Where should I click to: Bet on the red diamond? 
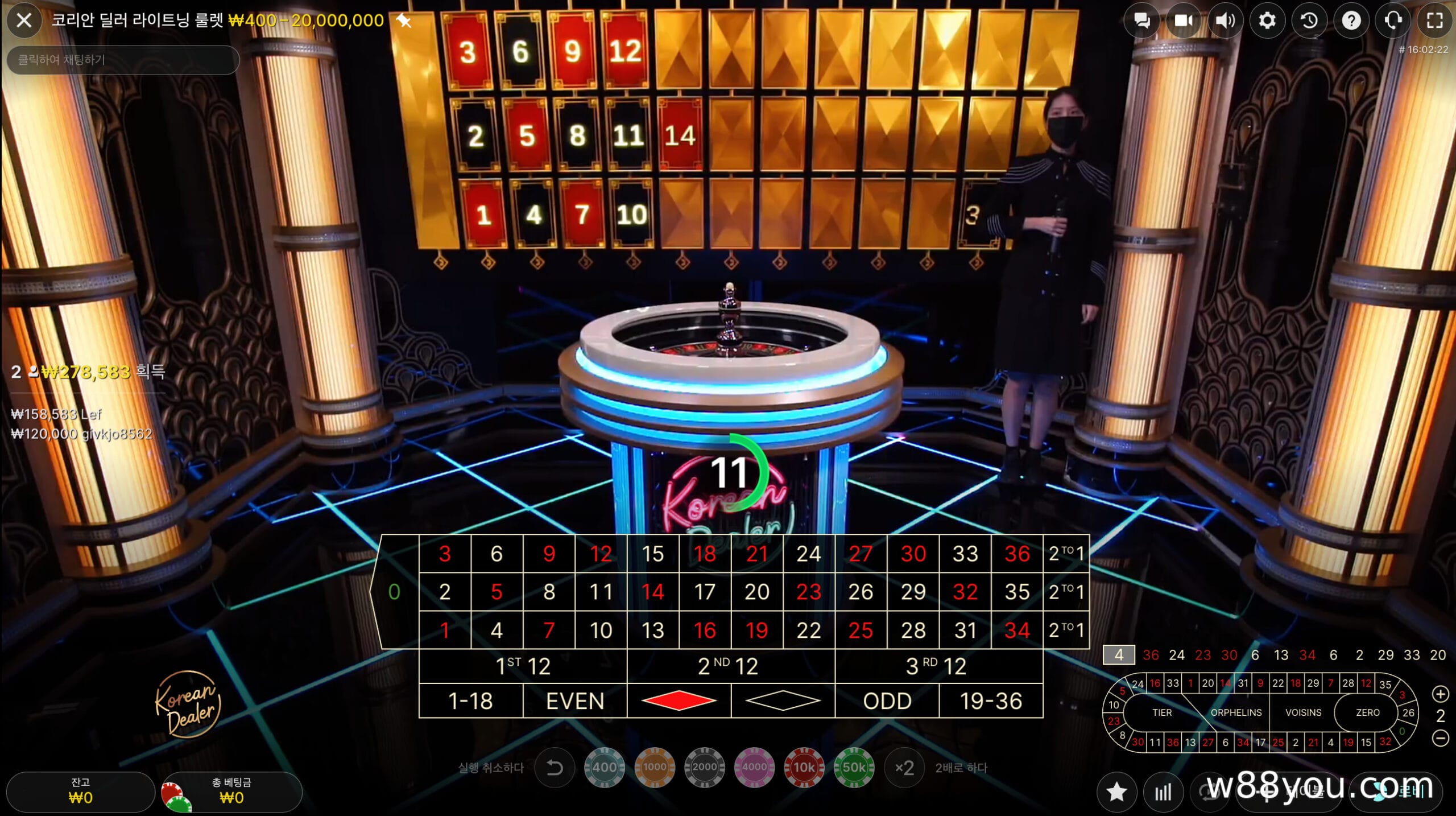click(x=679, y=701)
